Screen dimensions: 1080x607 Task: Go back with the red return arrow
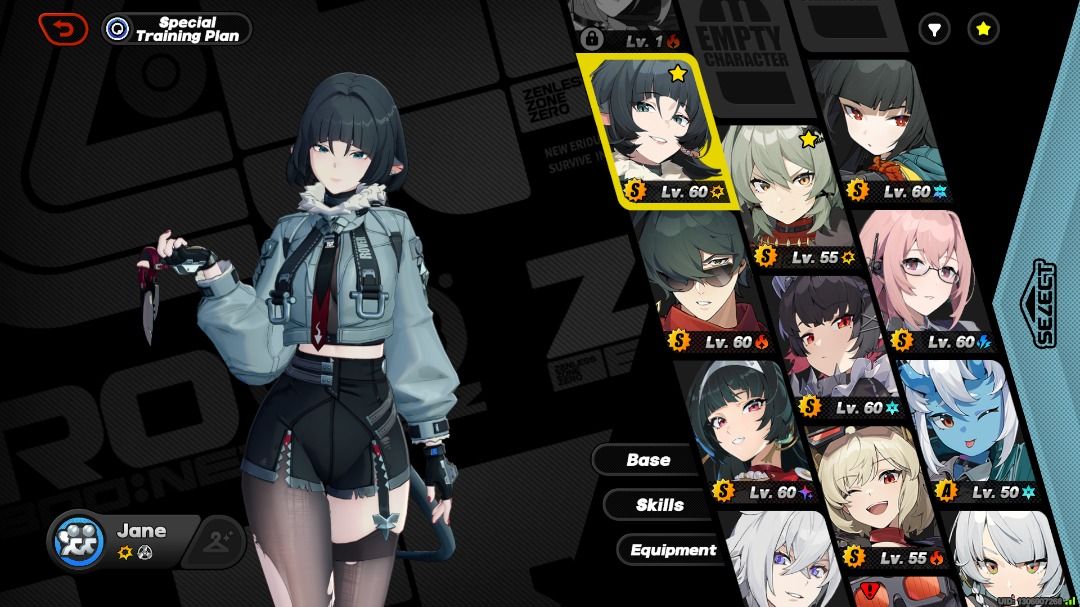pos(62,29)
